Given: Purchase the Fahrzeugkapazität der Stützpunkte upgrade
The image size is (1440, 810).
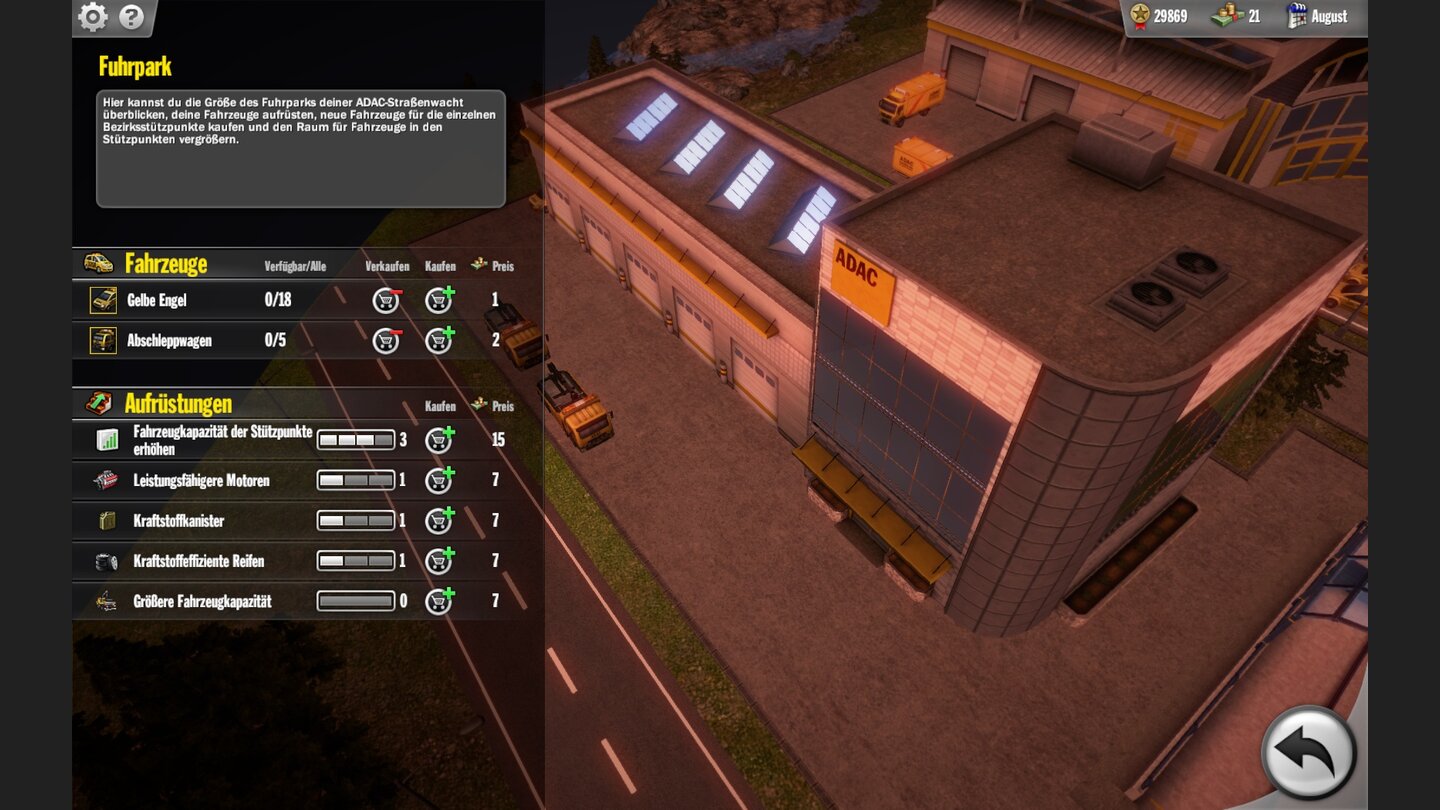Looking at the screenshot, I should tap(438, 440).
